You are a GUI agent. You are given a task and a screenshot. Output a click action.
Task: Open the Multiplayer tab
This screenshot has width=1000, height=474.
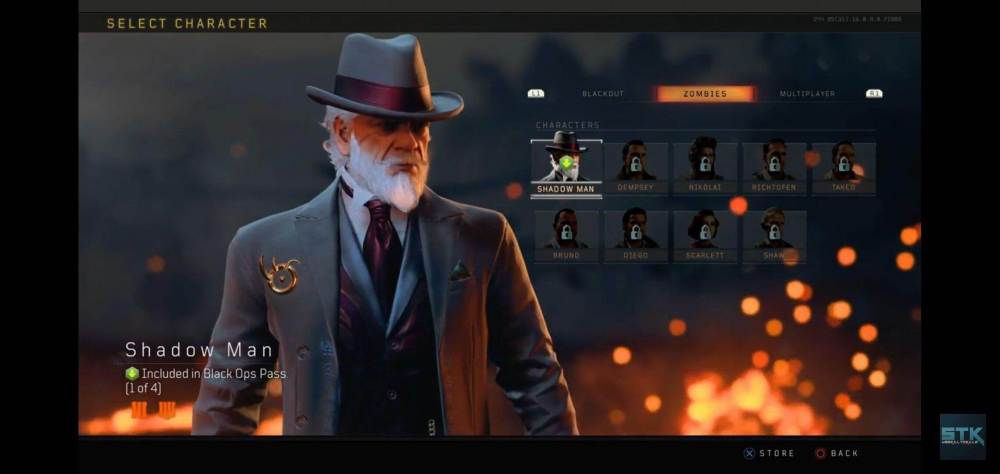click(807, 94)
